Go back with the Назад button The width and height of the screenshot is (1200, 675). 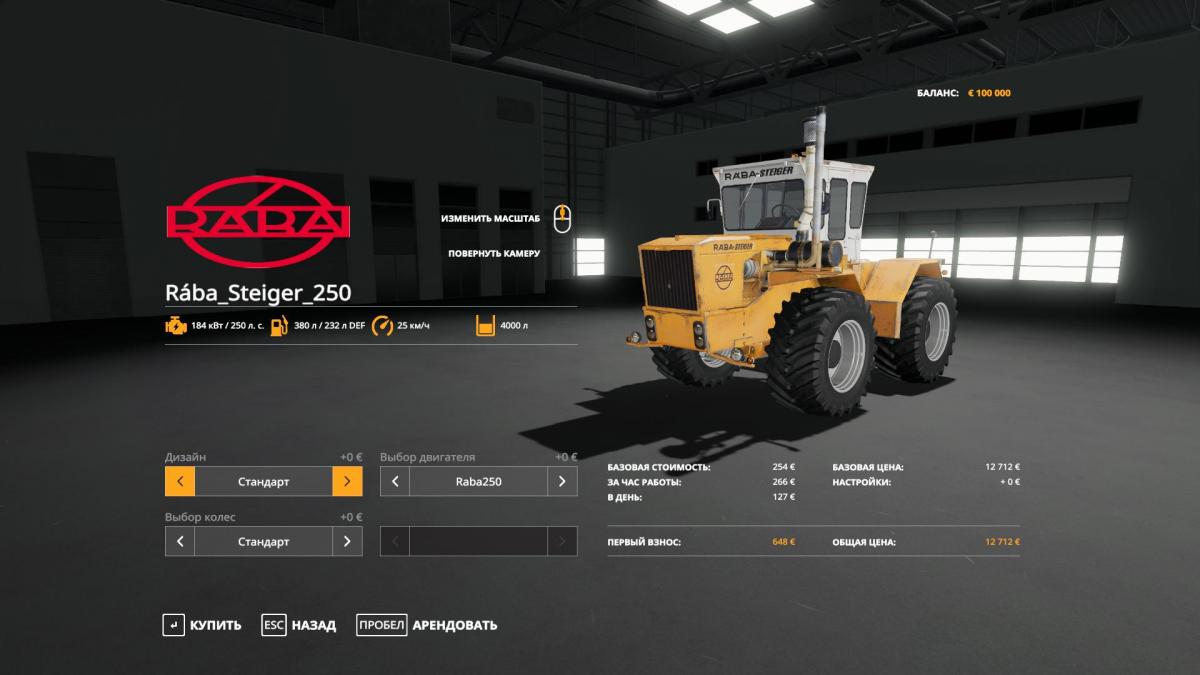click(299, 625)
